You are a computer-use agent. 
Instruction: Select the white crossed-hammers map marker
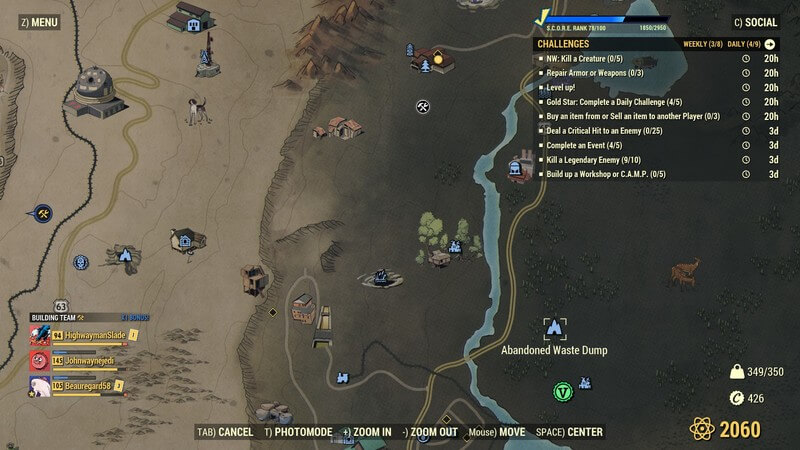(423, 106)
